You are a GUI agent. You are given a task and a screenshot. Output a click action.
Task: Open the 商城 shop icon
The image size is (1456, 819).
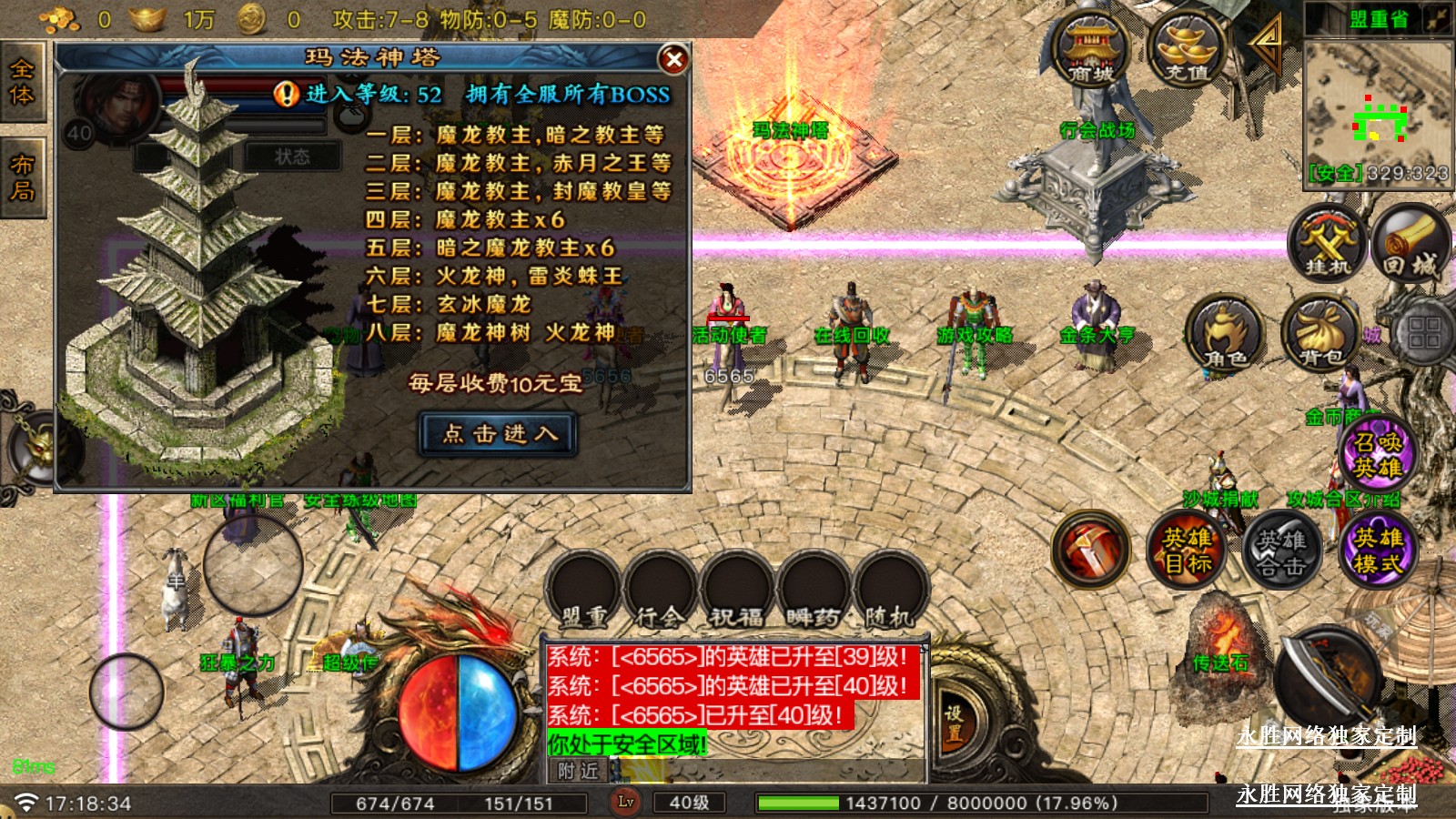[x=1091, y=48]
